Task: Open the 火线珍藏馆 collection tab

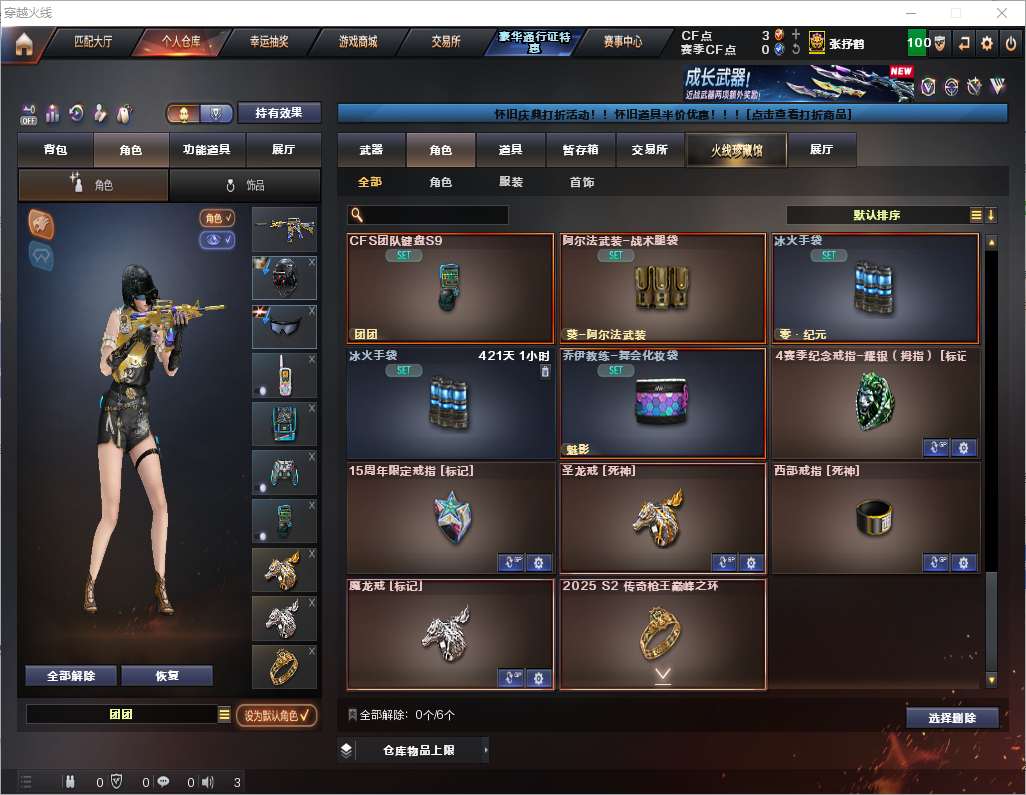Action: pos(736,150)
